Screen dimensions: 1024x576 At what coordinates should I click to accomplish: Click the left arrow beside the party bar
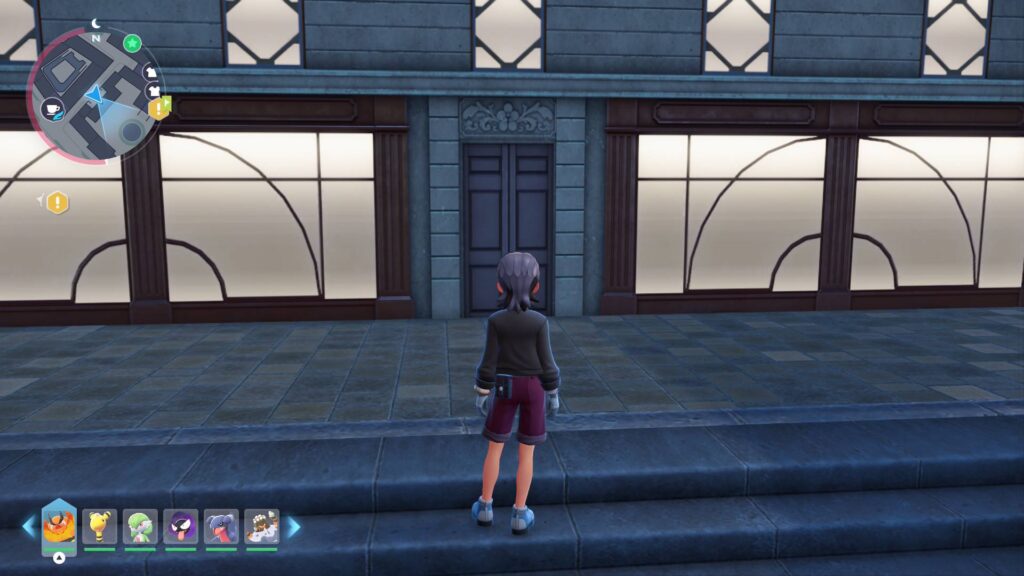pyautogui.click(x=29, y=526)
